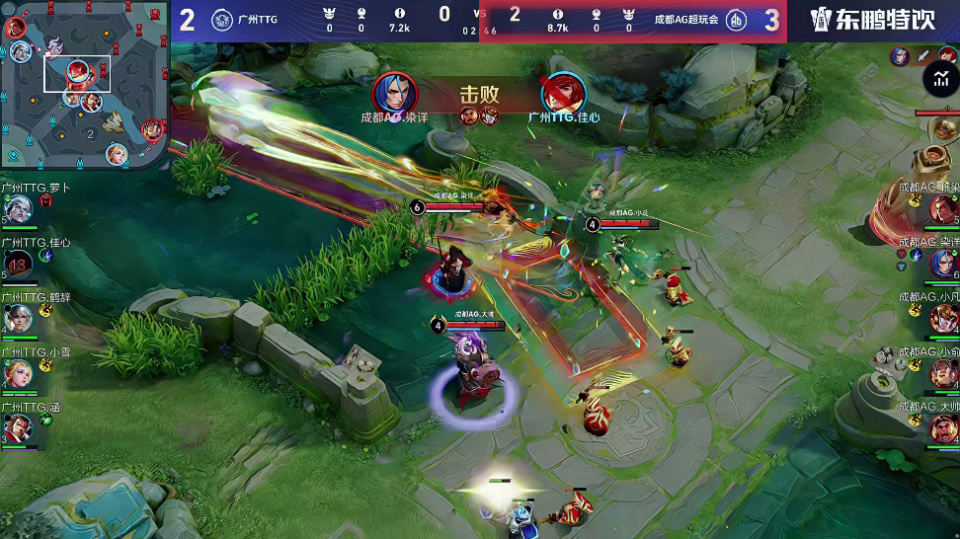Select 广州TTG.佳心 respawning player portrait
The width and height of the screenshot is (960, 539).
pyautogui.click(x=18, y=265)
